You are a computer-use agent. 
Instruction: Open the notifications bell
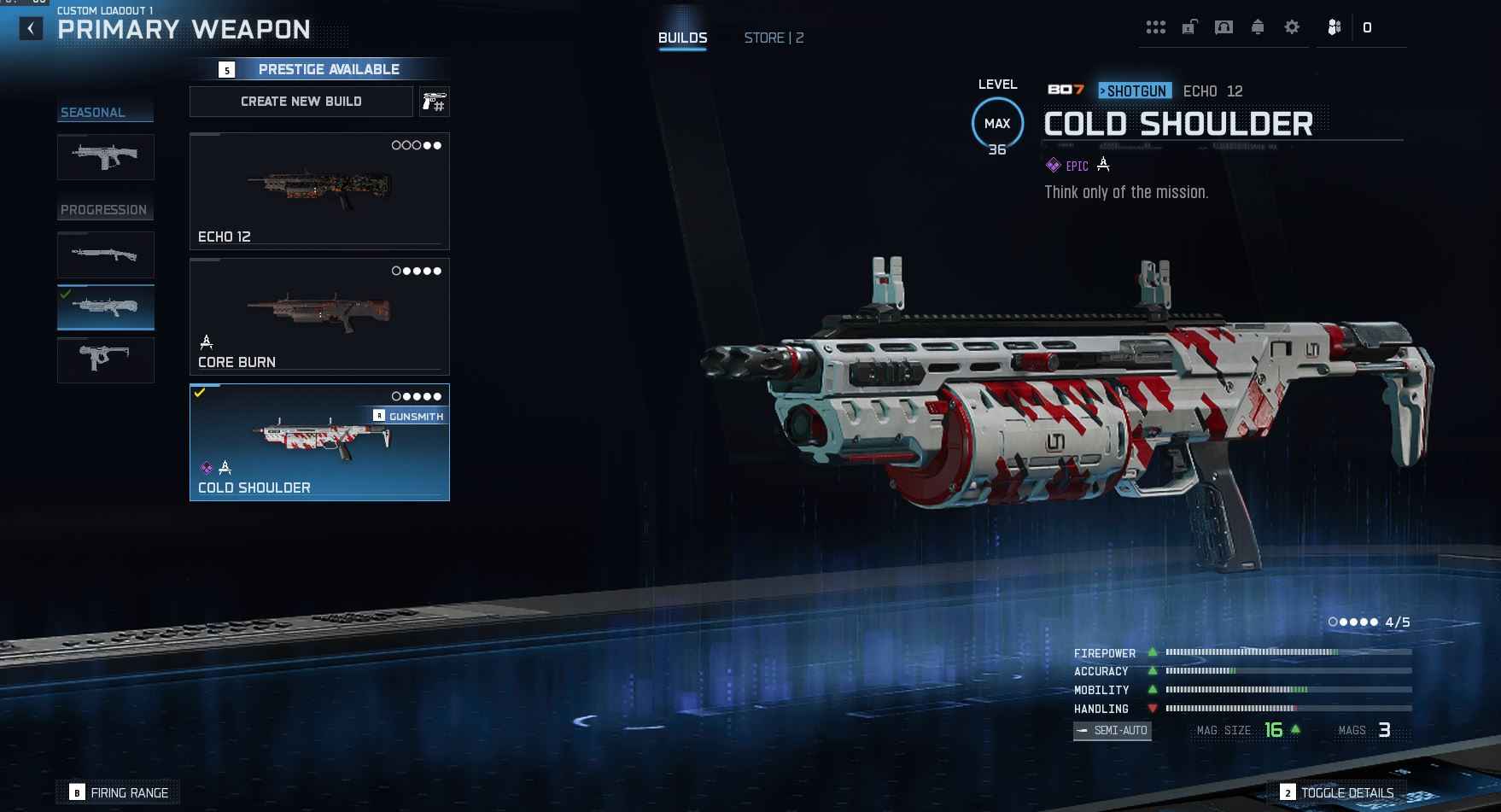(1258, 27)
